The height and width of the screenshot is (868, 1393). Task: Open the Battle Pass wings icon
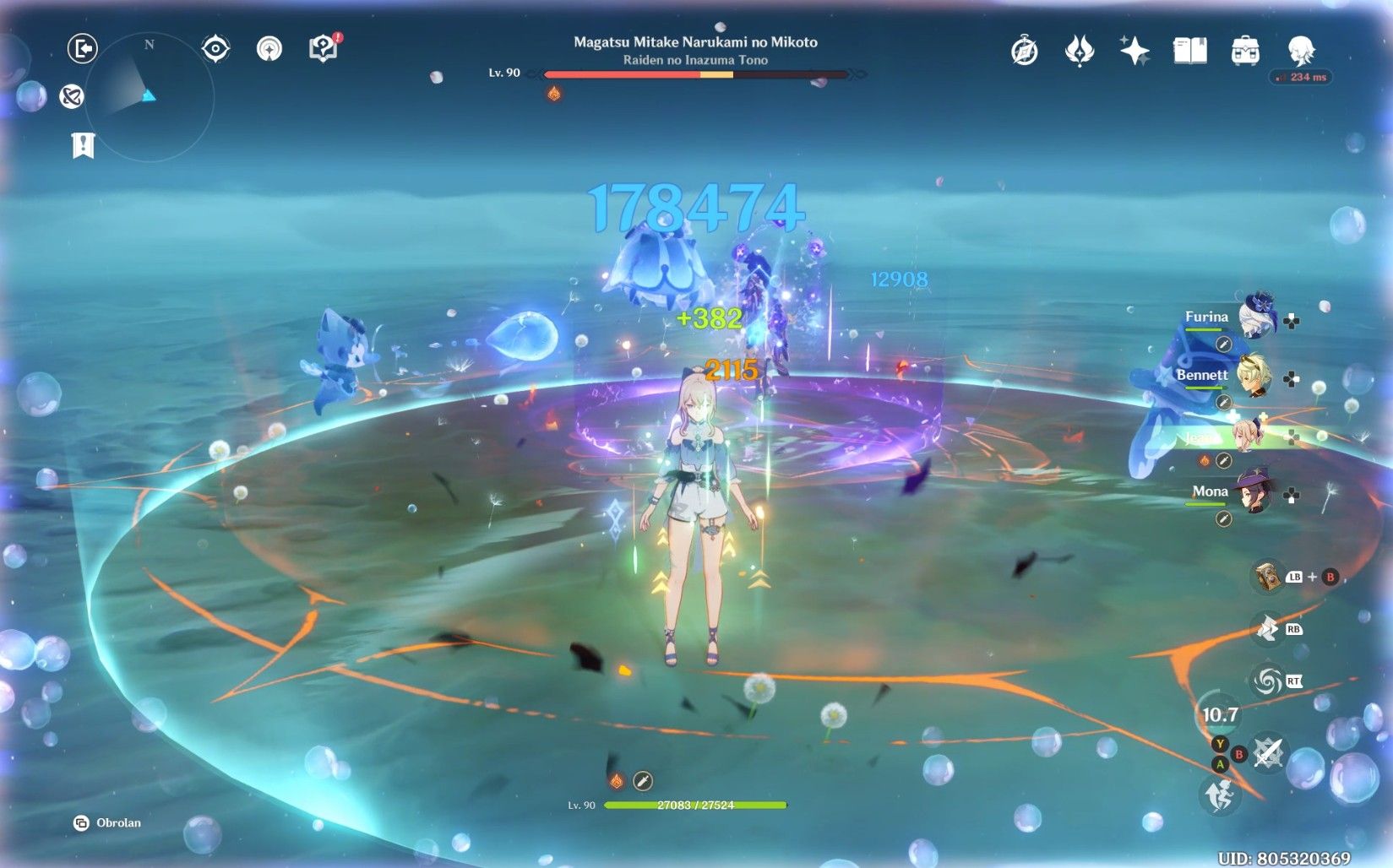coord(1079,51)
